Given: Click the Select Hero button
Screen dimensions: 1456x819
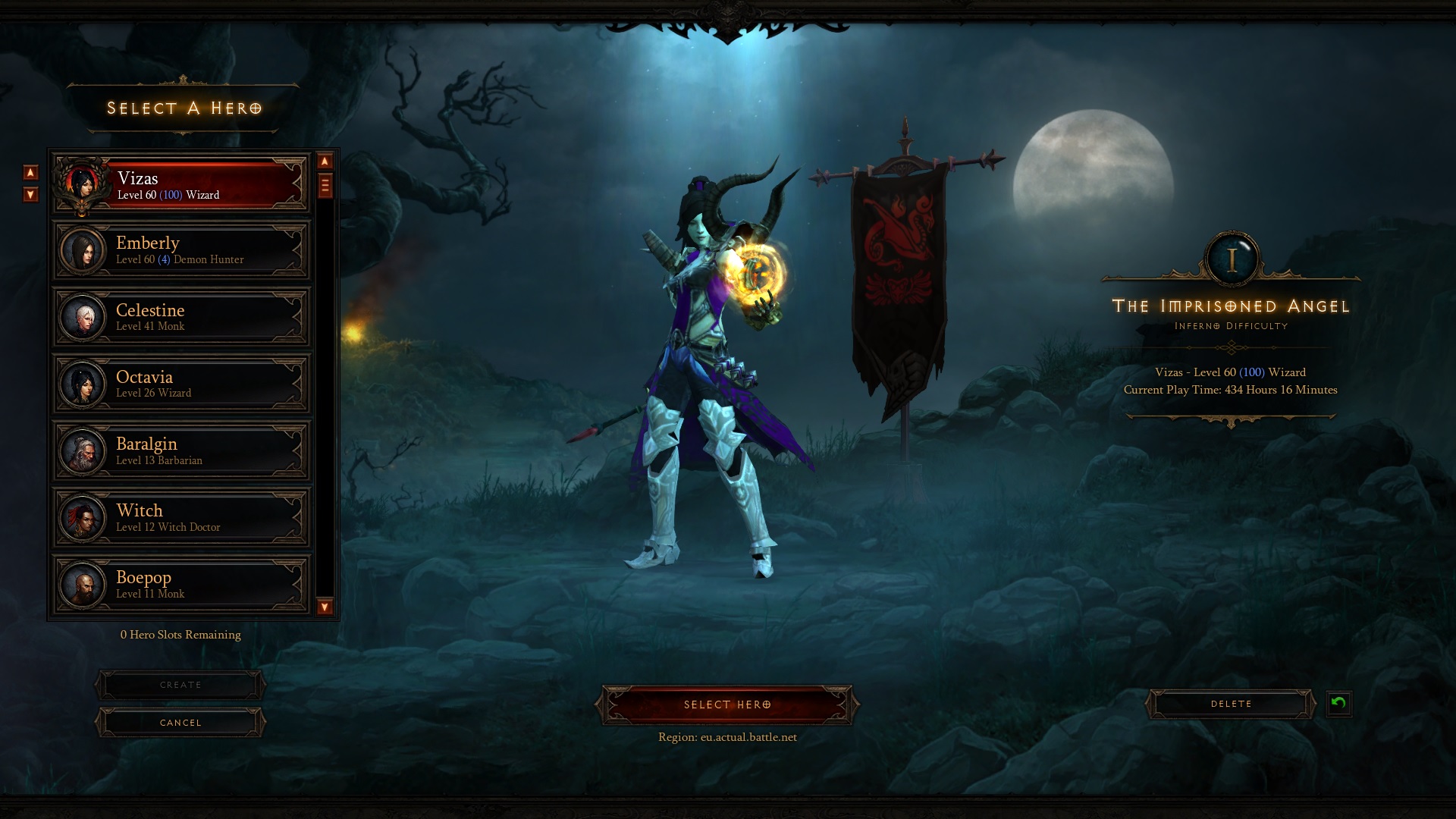Looking at the screenshot, I should pos(727,704).
